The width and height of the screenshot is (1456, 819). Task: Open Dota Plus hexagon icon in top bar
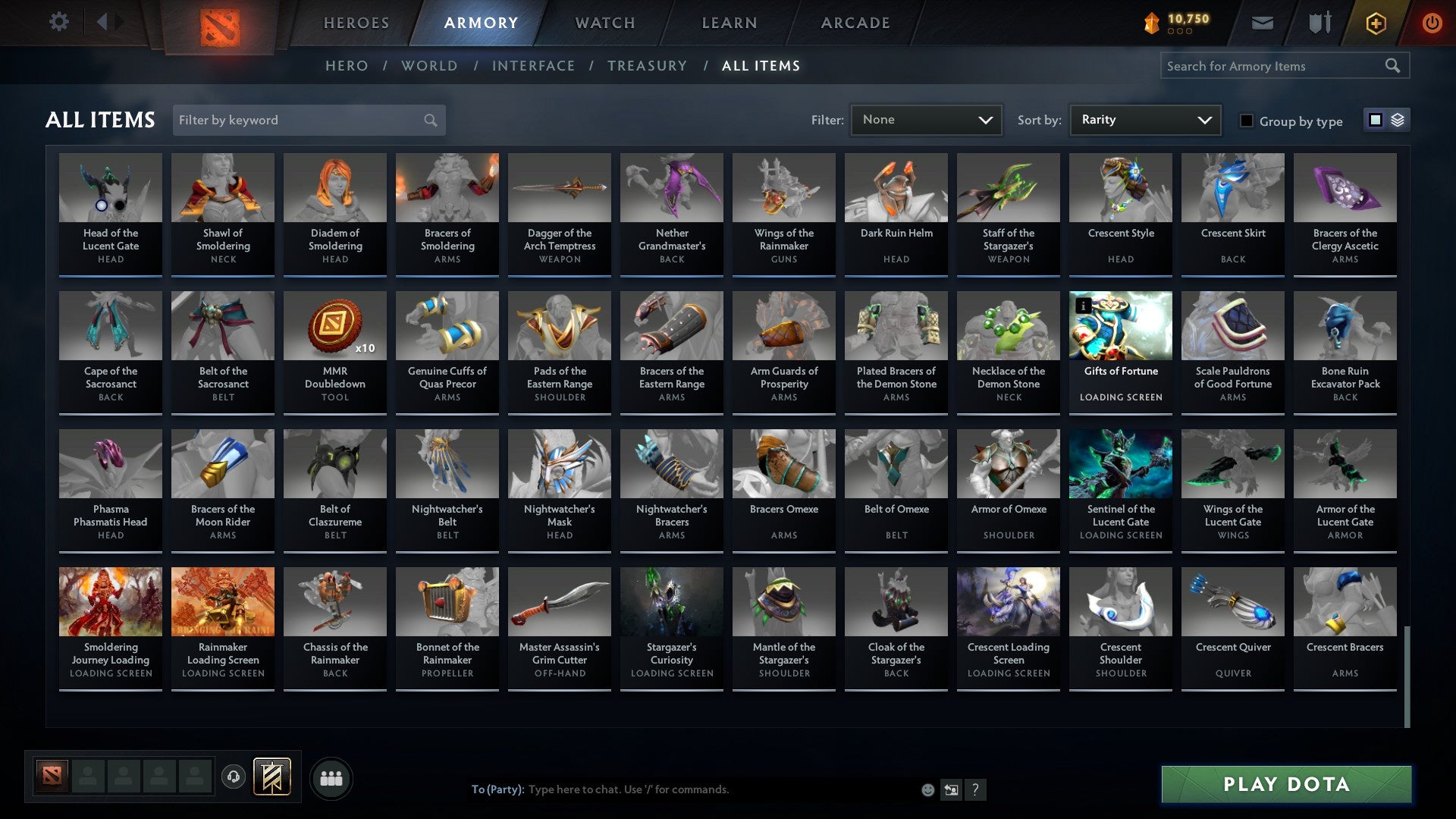1375,23
